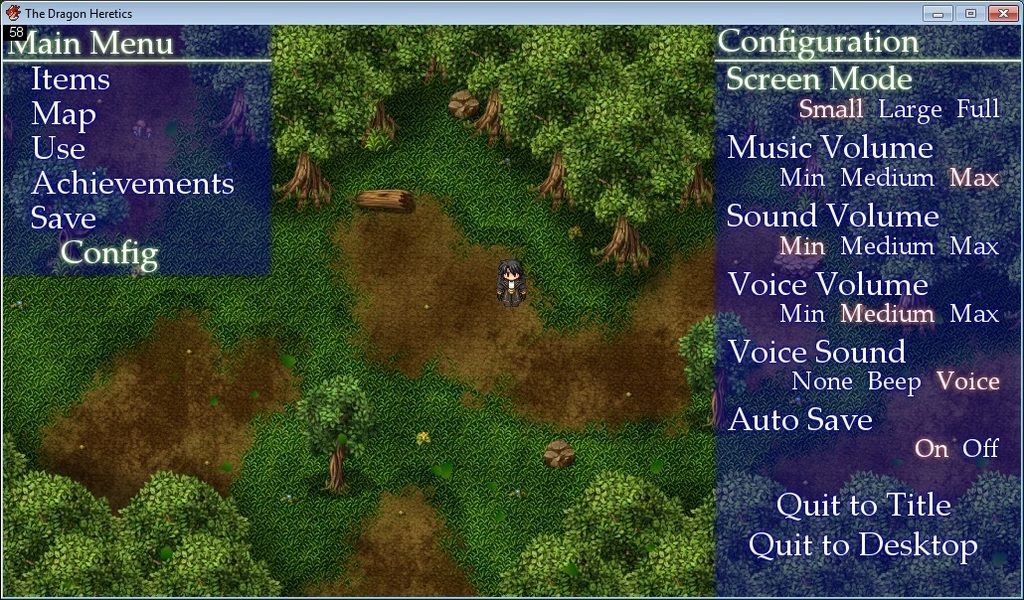Turn Auto Save Off
Viewport: 1024px width, 600px height.
coord(980,449)
